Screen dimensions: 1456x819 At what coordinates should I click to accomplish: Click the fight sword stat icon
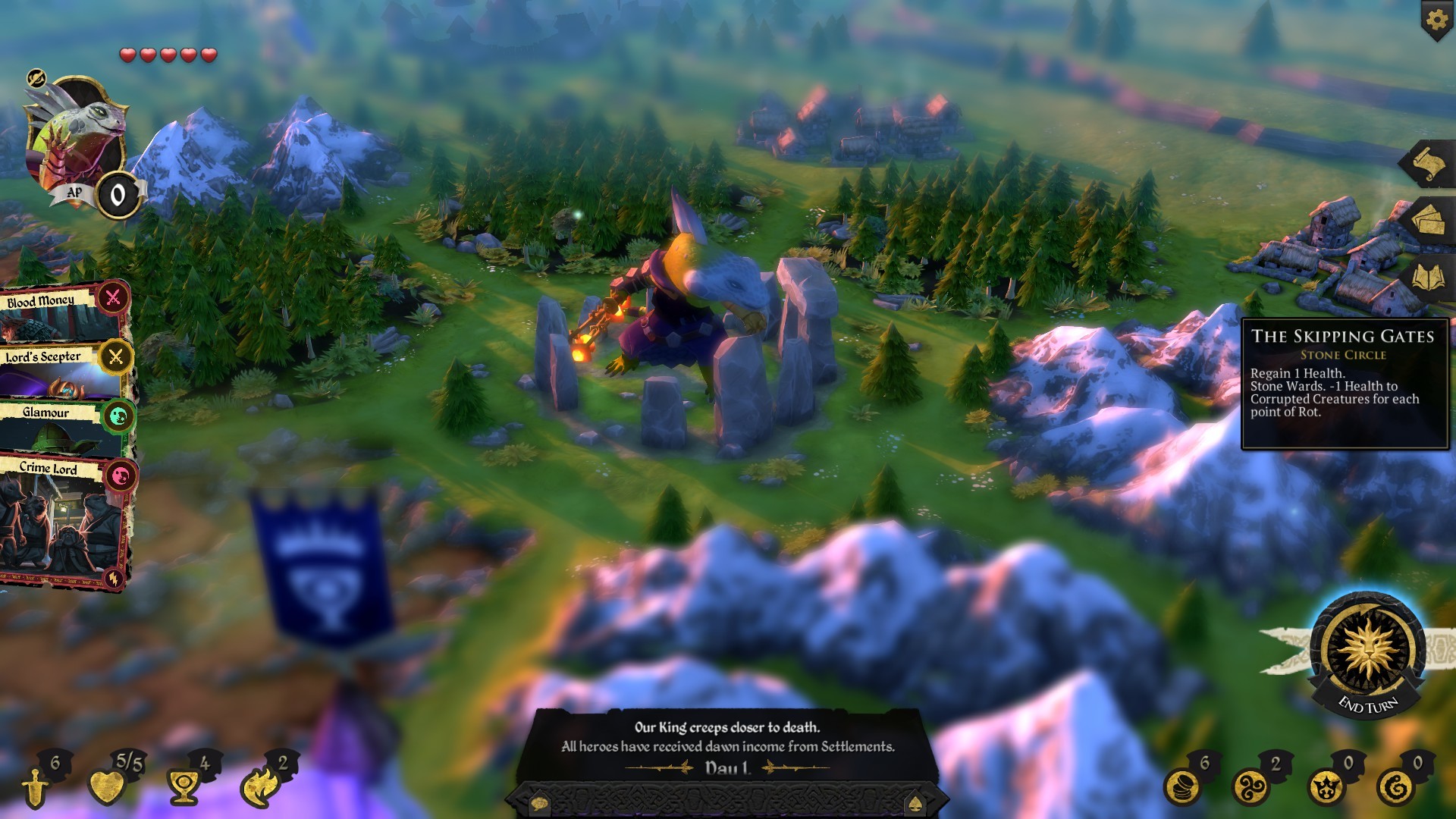(34, 789)
